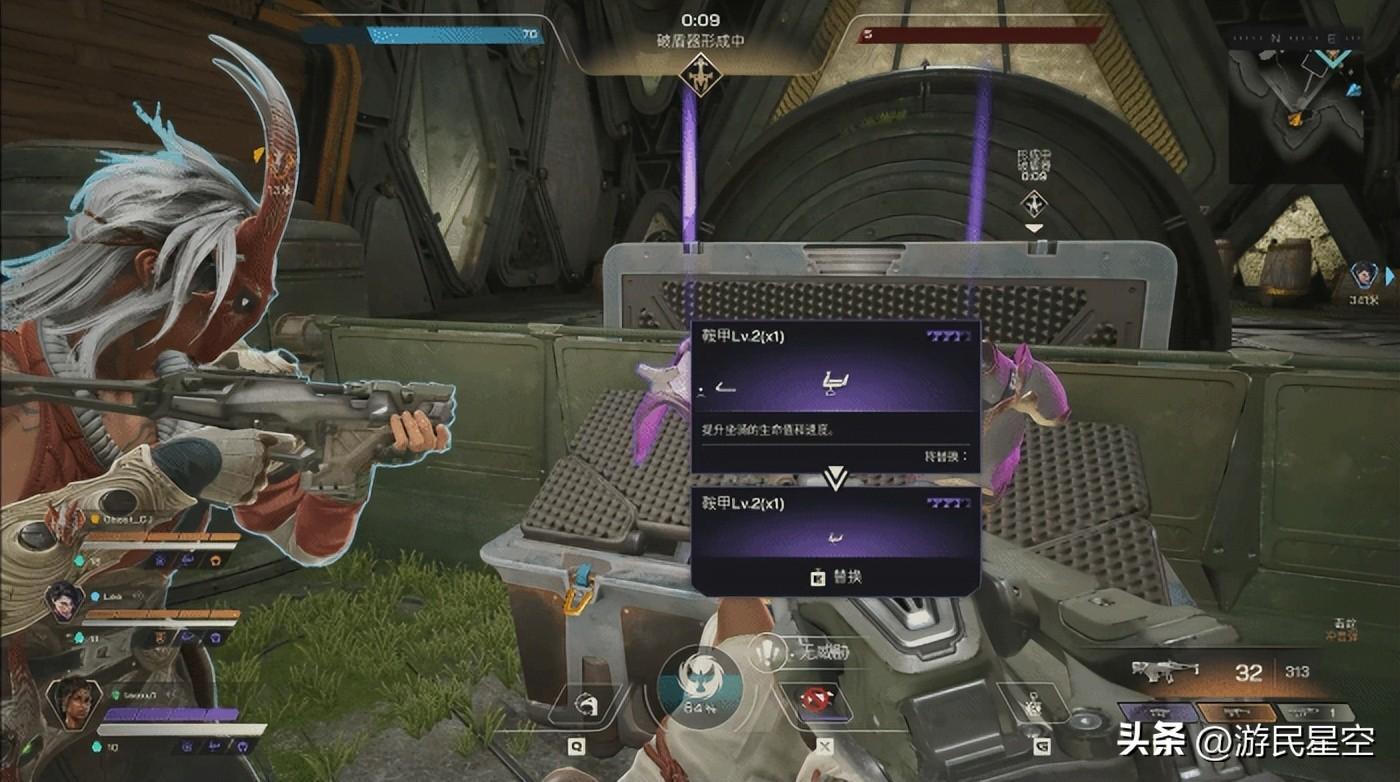
Task: Select the 鞍甲Lv.2 armor item card with description
Action: [835, 395]
